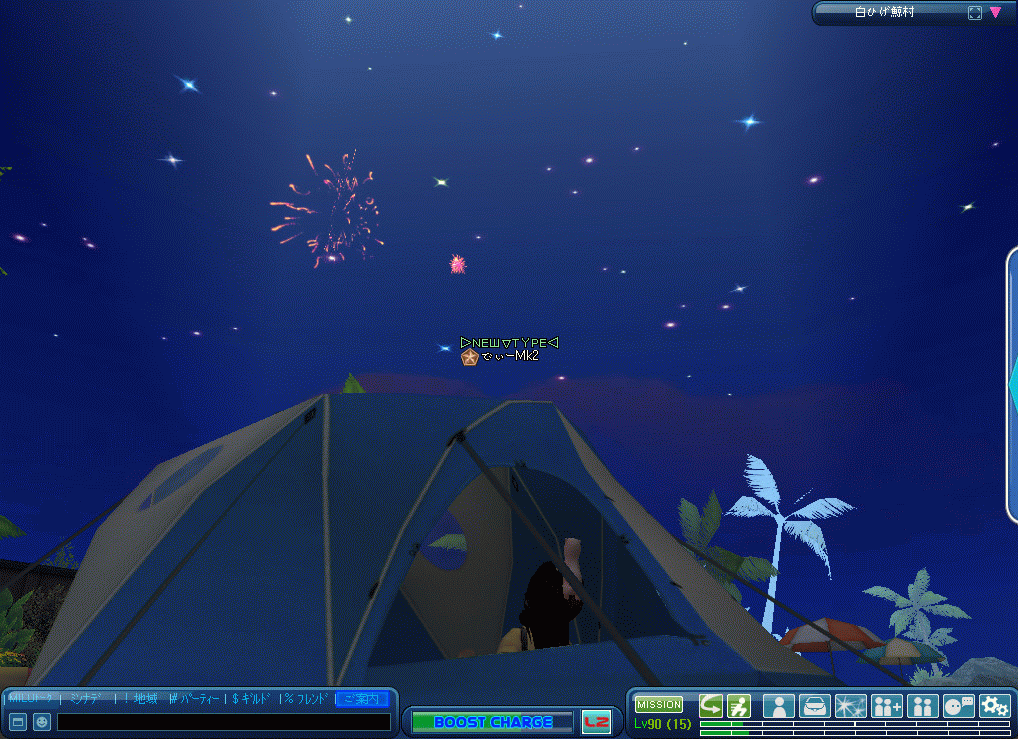This screenshot has width=1018, height=739.
Task: Open the gear settings menu
Action: pyautogui.click(x=995, y=706)
